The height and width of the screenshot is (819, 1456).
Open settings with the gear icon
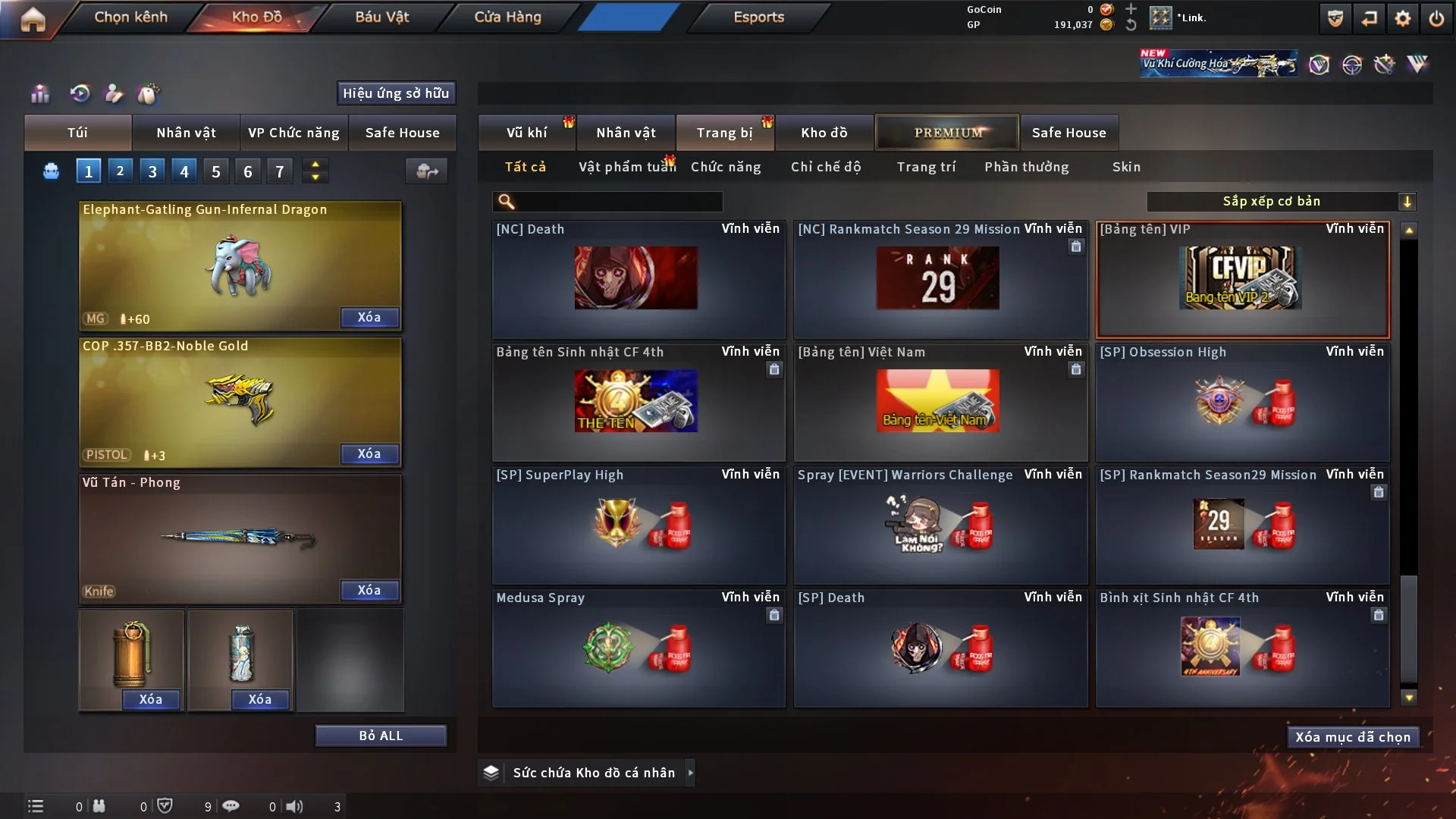(x=1402, y=18)
